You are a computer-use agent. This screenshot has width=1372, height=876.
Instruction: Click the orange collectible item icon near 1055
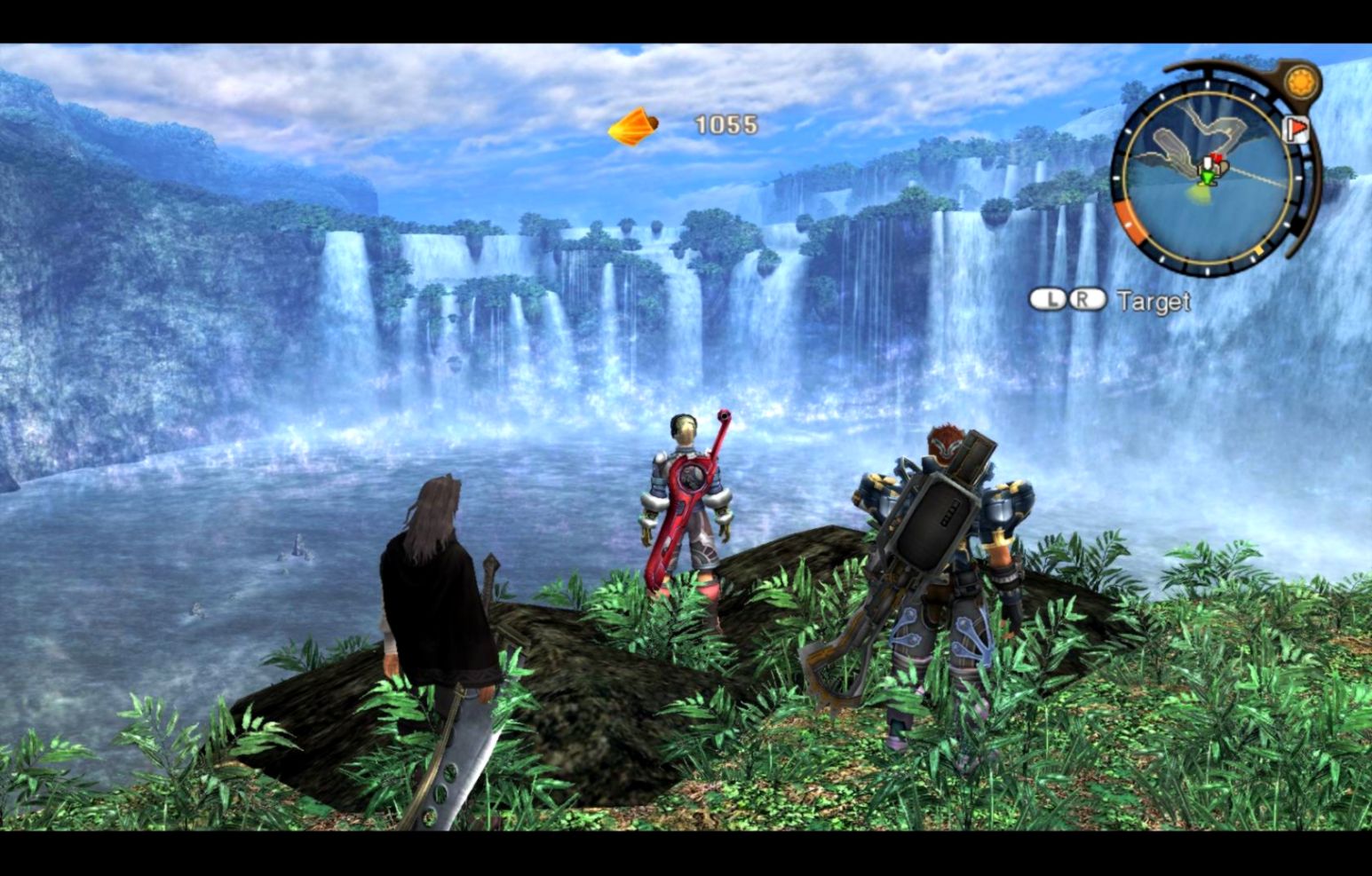(633, 128)
